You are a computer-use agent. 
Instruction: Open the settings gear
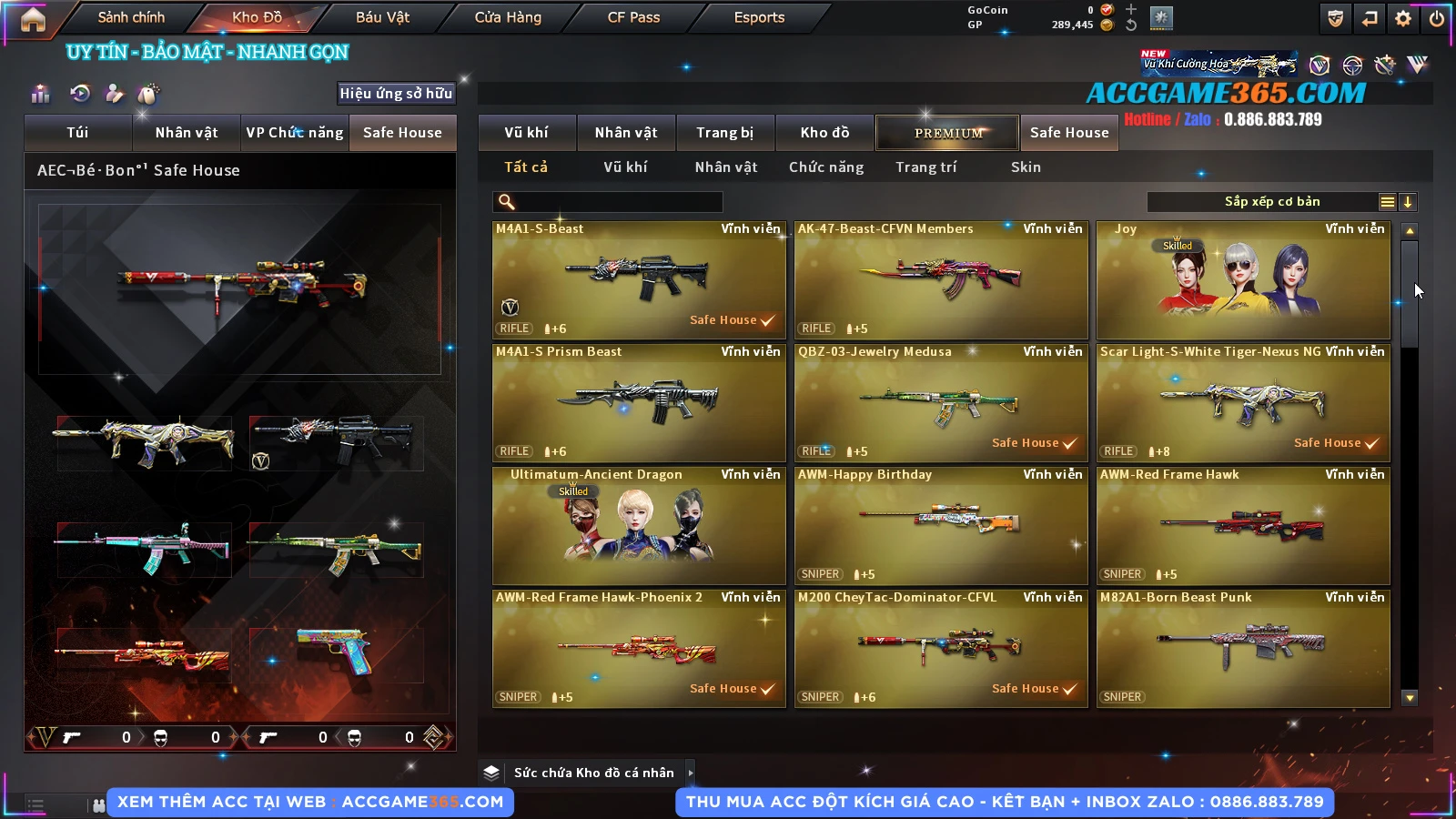(x=1403, y=18)
